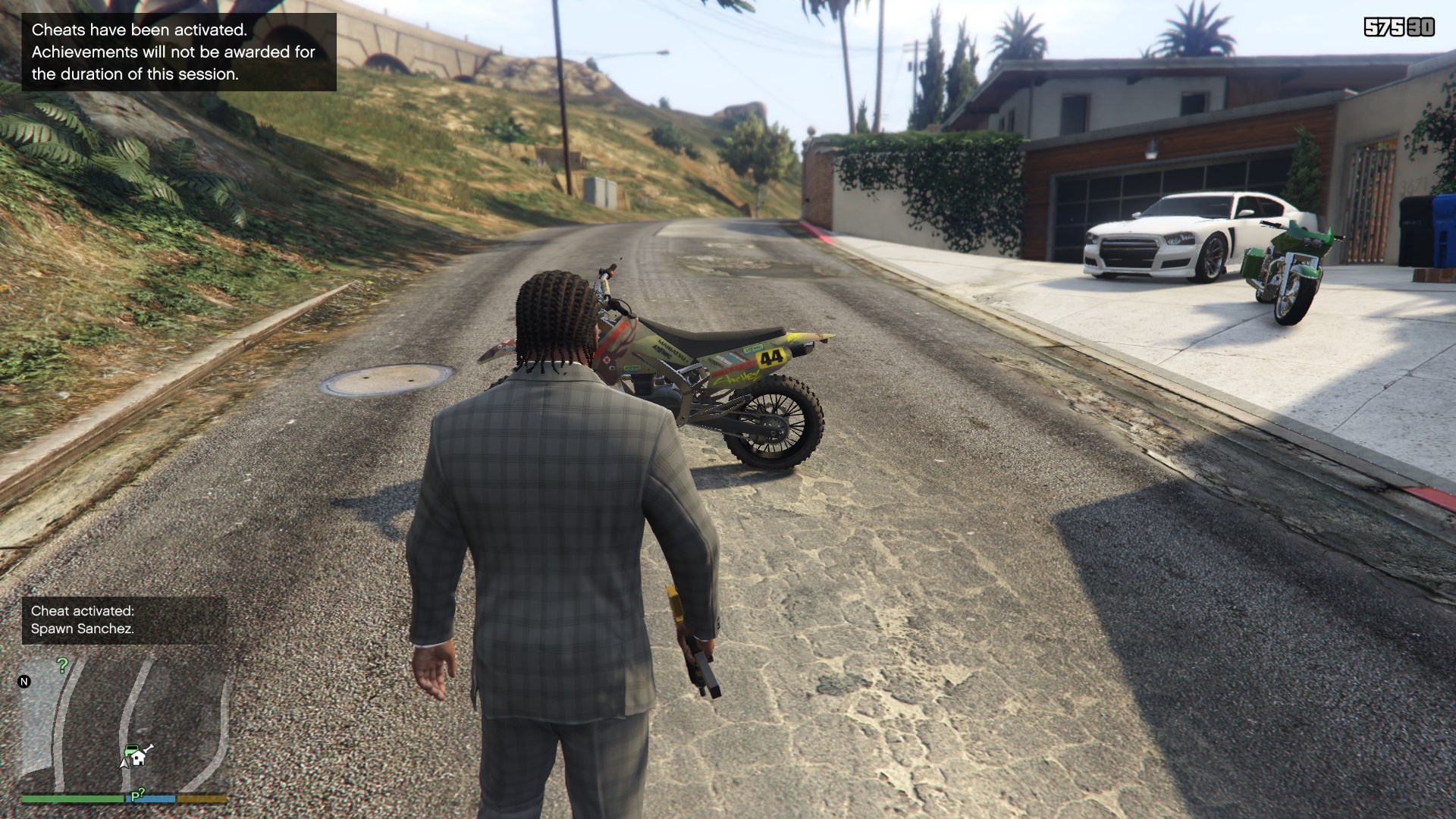Click the 'Spawn Sanchez' cheat notification
Screen dimensions: 1456x819
coord(124,620)
